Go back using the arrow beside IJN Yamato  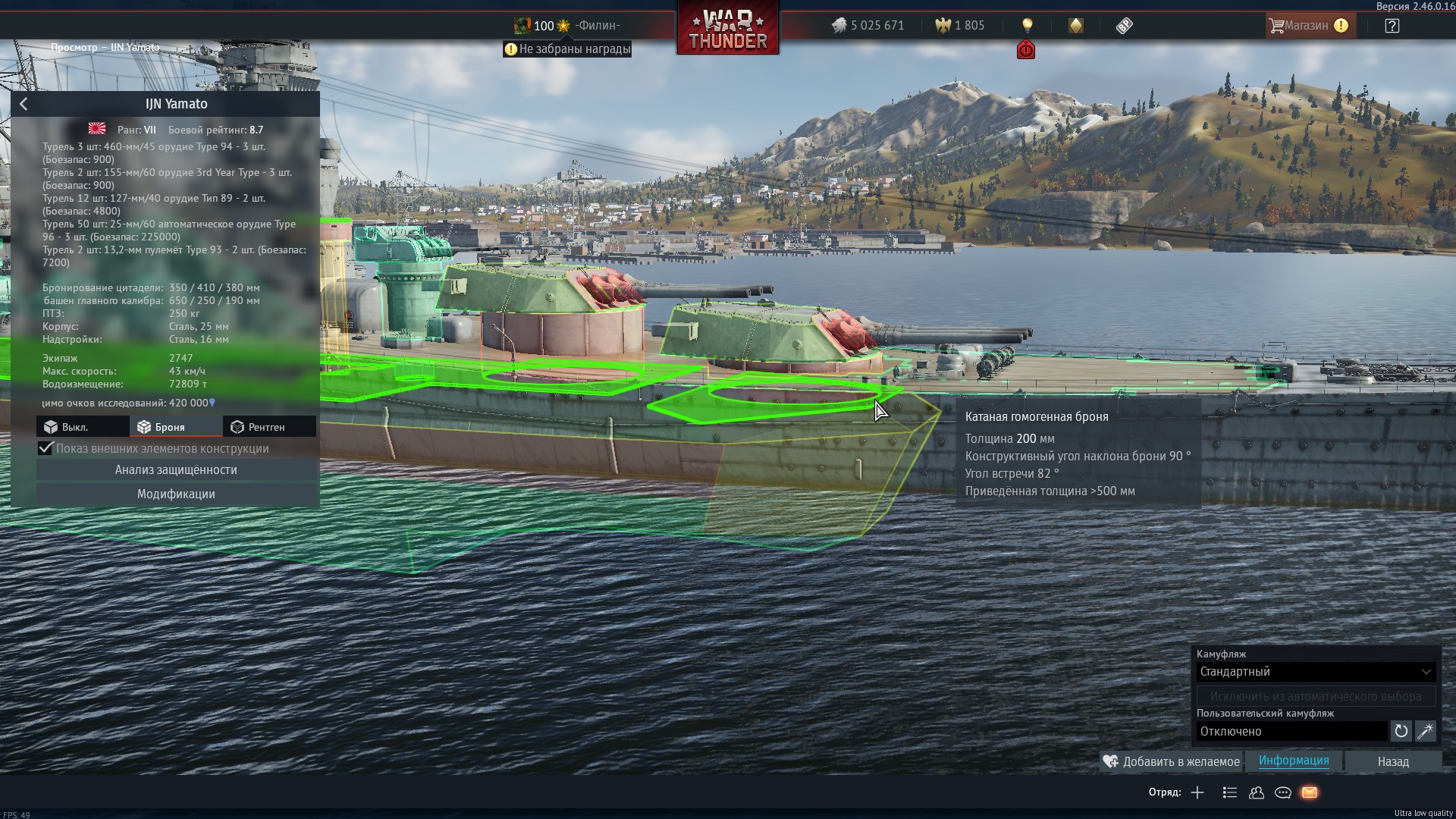tap(24, 104)
